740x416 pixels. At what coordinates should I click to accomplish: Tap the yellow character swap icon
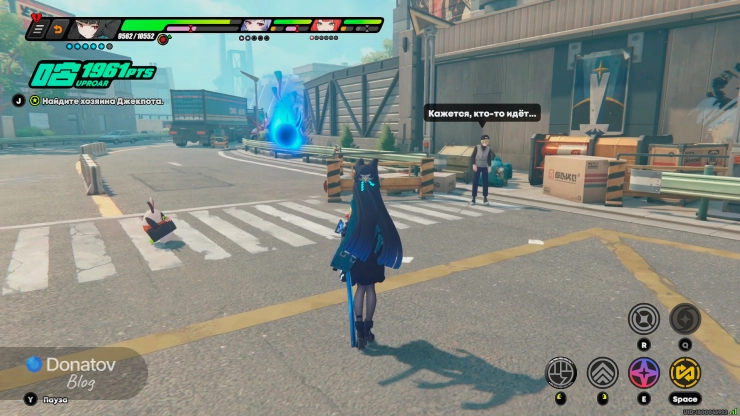coord(685,372)
